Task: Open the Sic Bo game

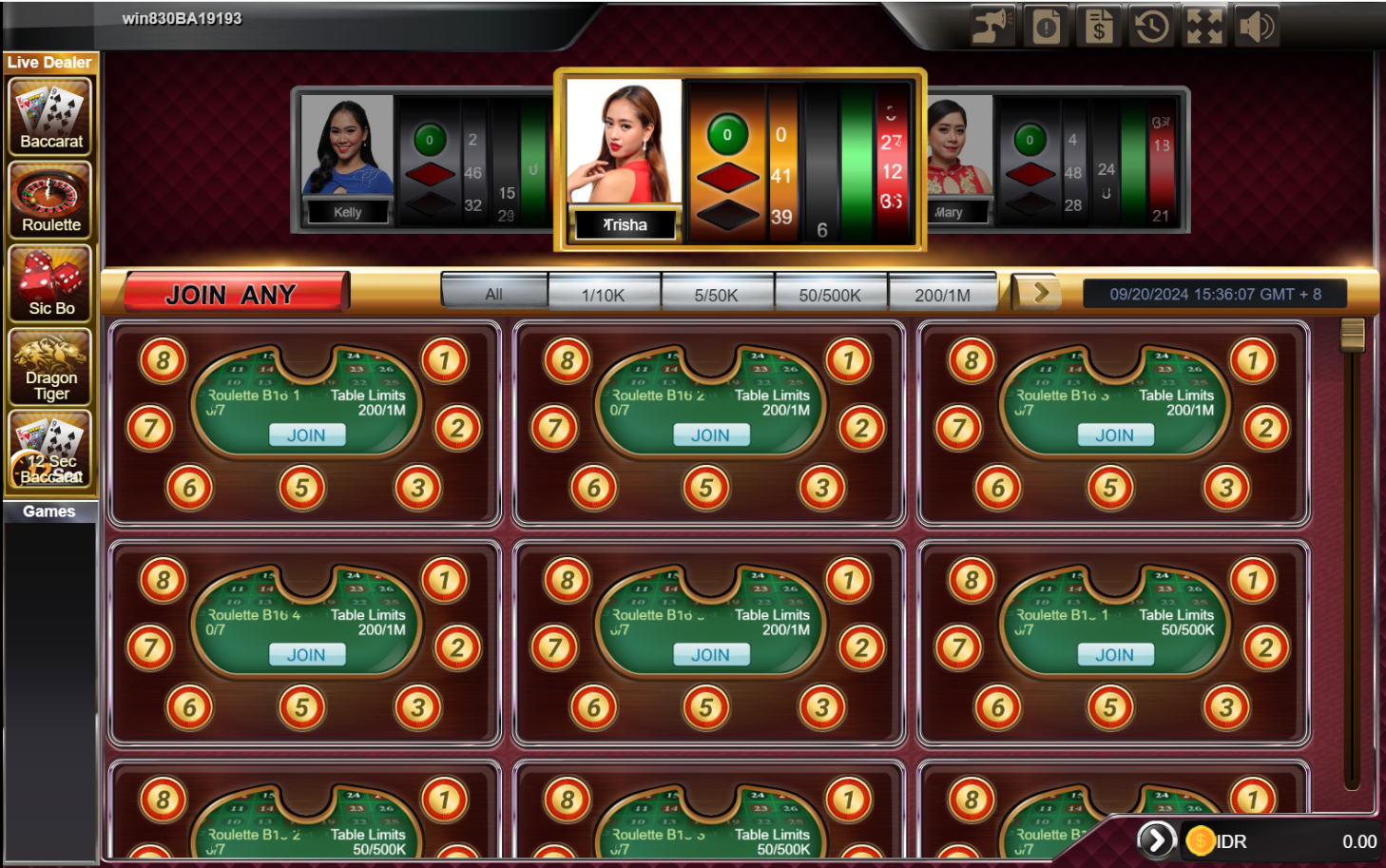Action: tap(51, 283)
